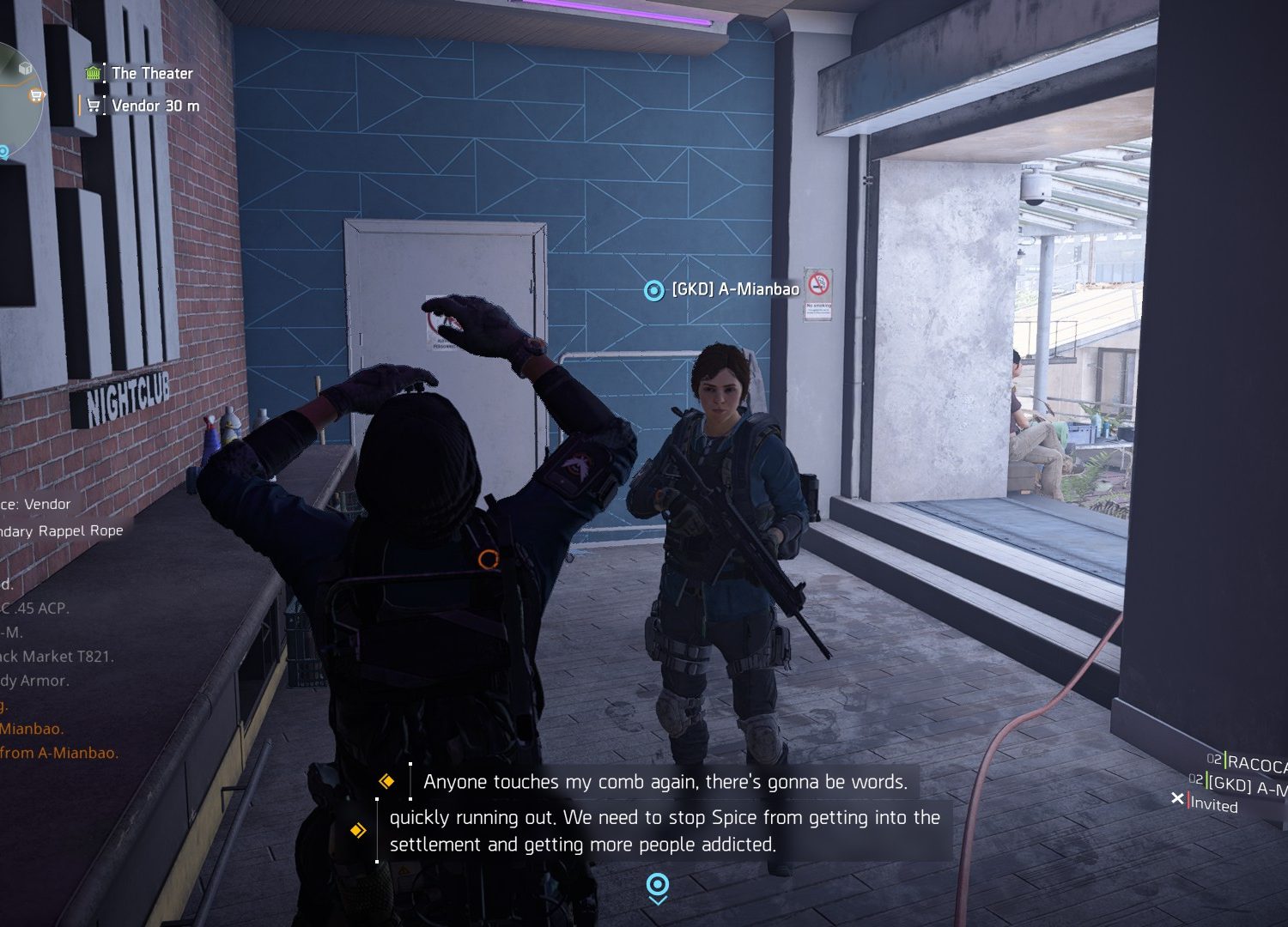Select The Theater location tracker
Viewport: 1288px width, 927px height.
pyautogui.click(x=151, y=74)
